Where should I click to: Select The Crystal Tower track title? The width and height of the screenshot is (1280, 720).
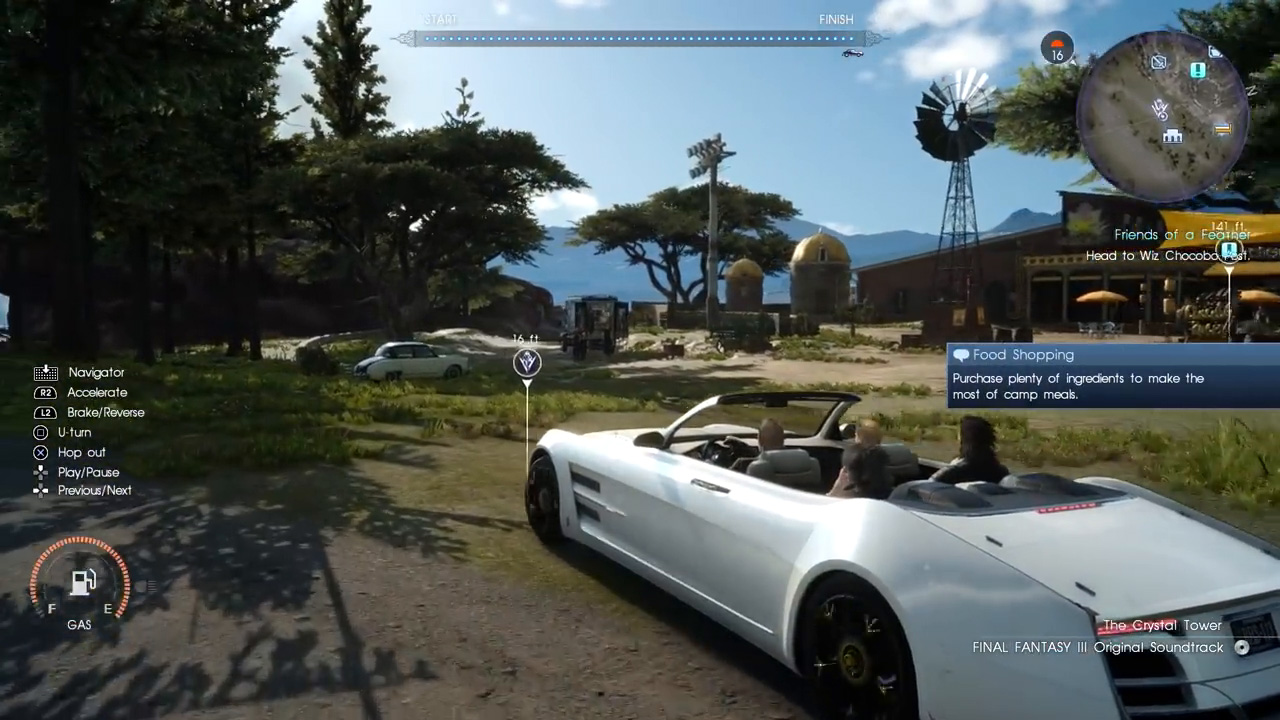point(1161,626)
